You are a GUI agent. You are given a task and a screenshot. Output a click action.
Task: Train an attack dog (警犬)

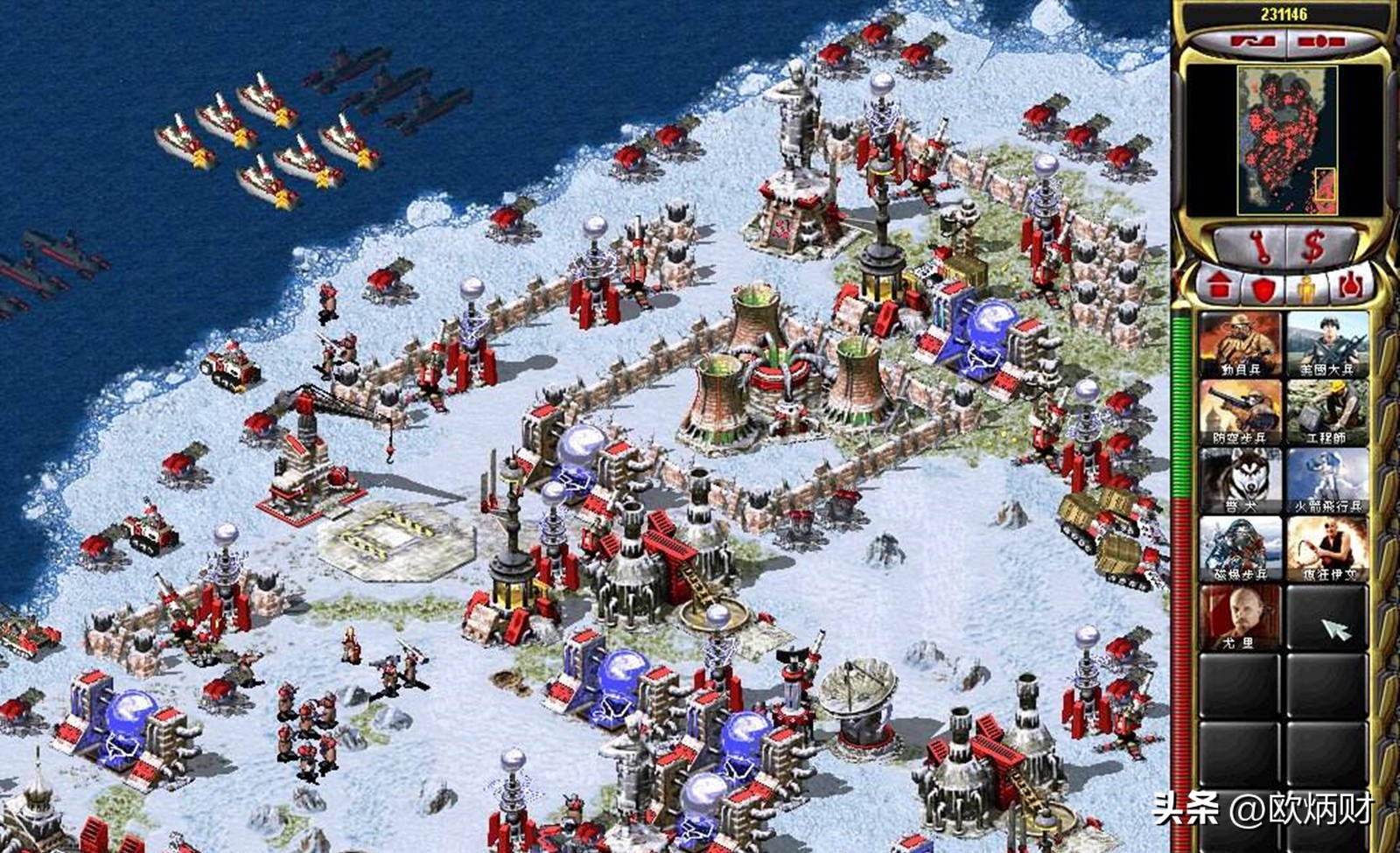point(1240,480)
